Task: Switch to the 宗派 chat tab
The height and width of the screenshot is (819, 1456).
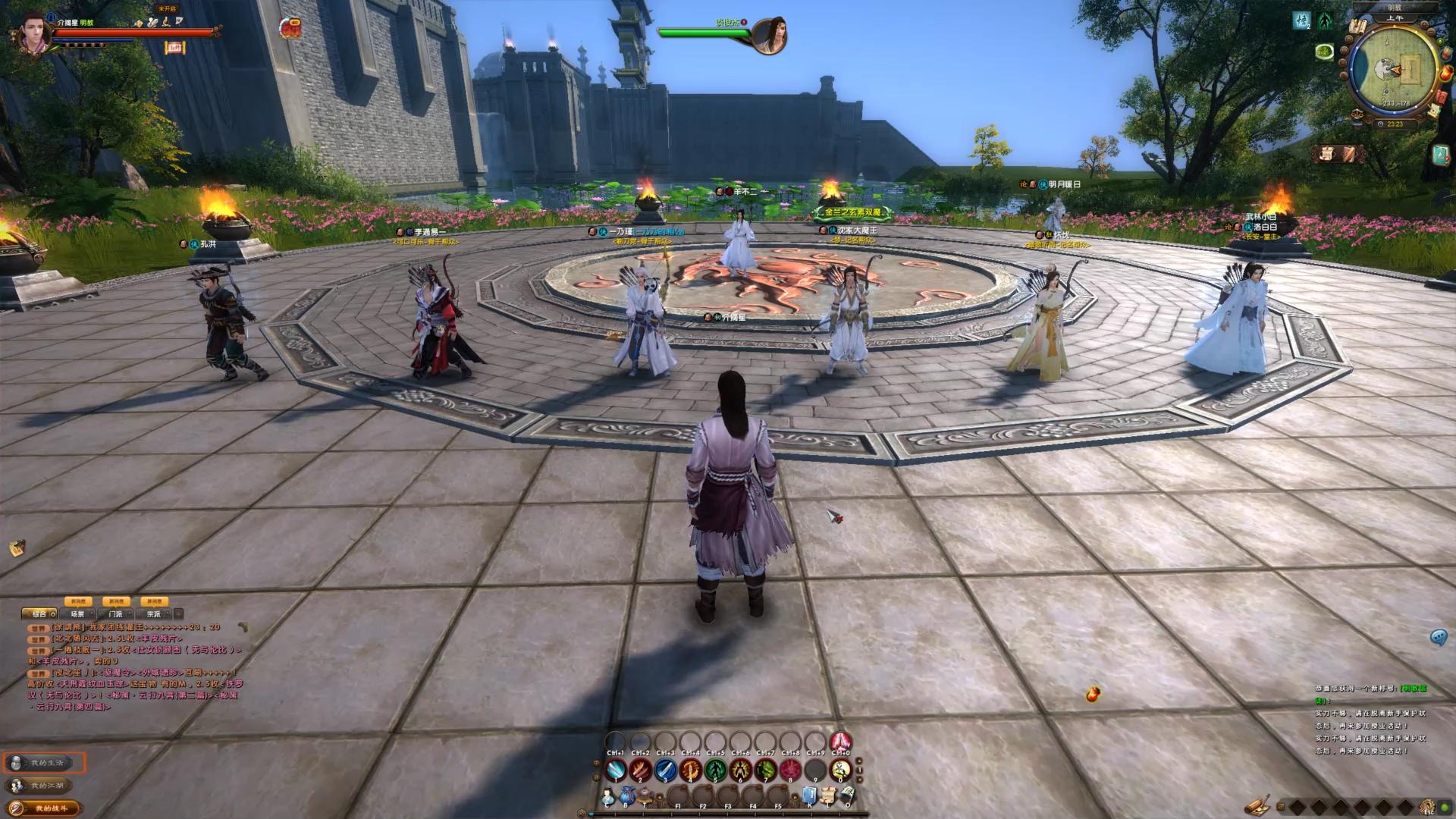Action: pos(154,613)
